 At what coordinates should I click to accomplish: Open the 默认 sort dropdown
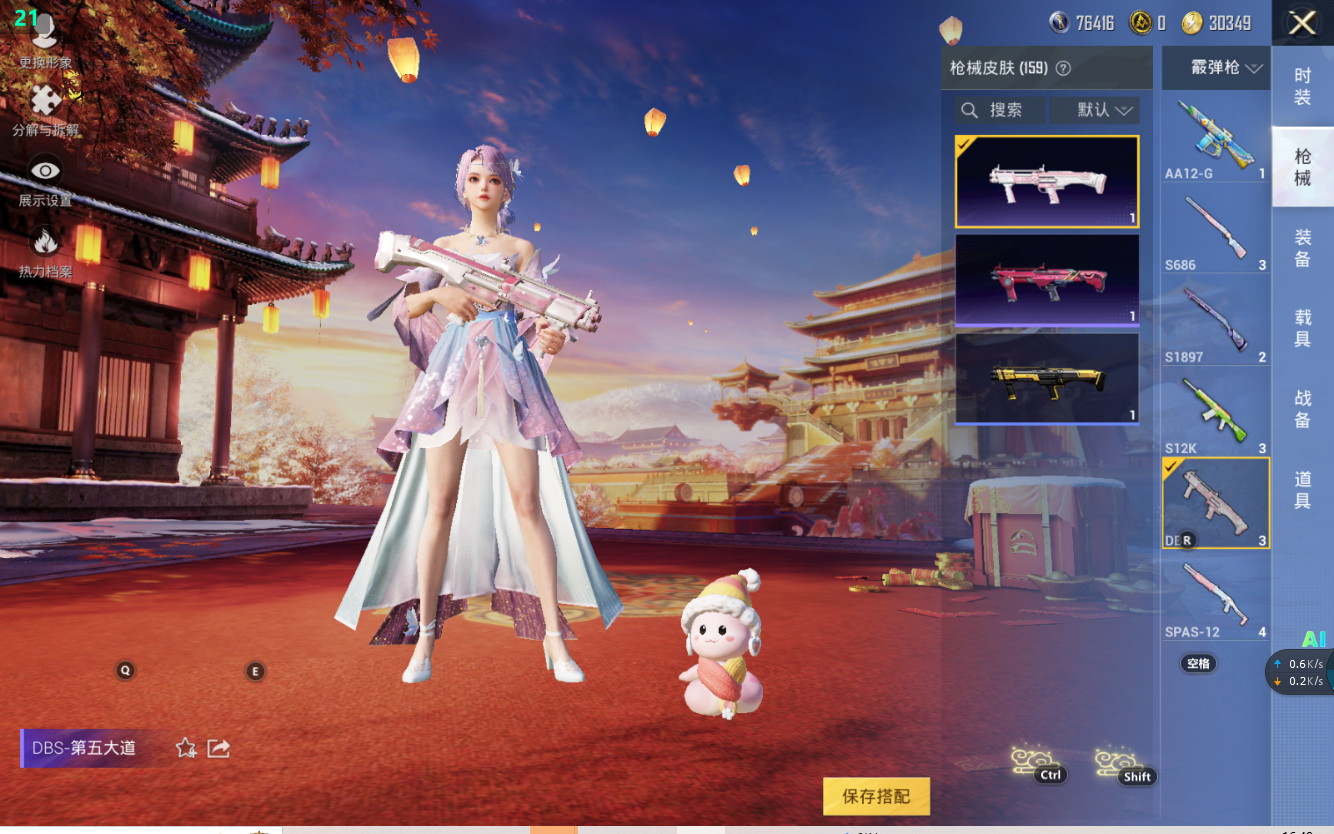coord(1104,110)
